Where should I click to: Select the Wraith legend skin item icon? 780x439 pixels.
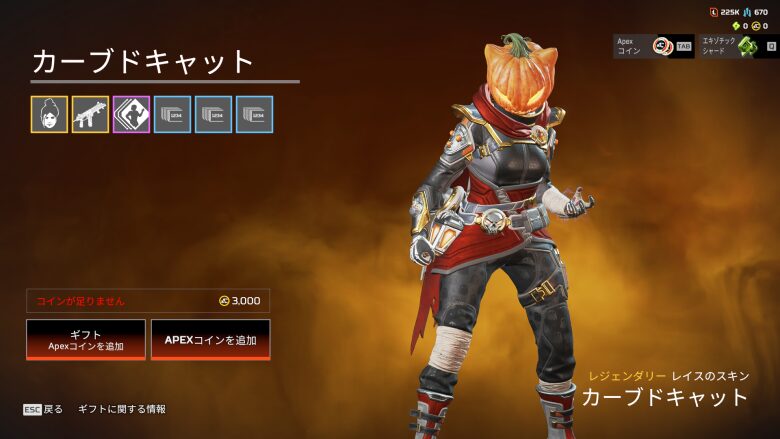point(49,115)
